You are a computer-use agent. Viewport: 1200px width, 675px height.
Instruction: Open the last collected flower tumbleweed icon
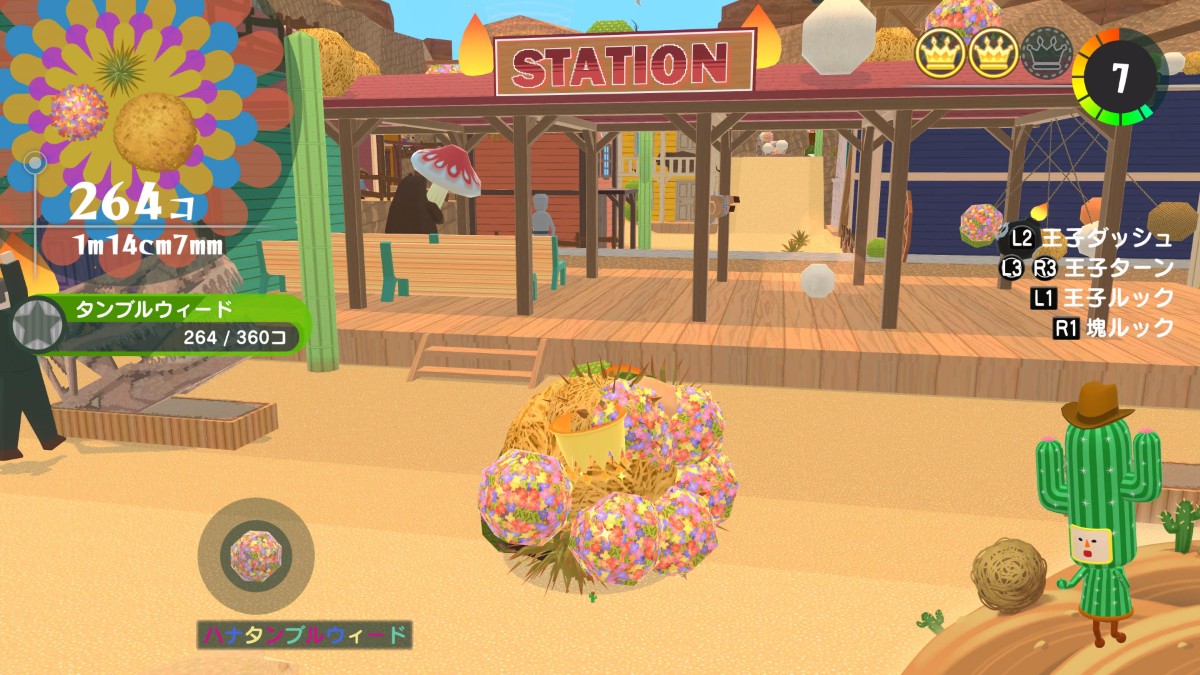pyautogui.click(x=255, y=556)
